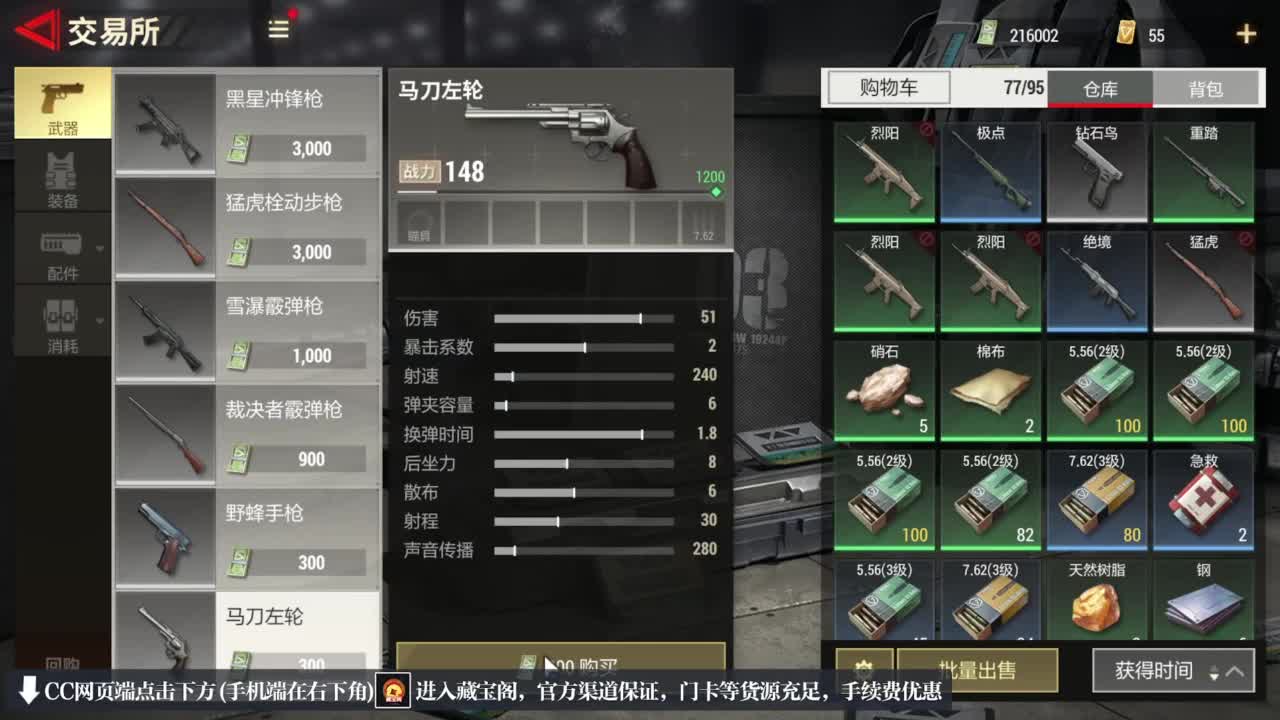This screenshot has height=720, width=1280.
Task: Click the + icon to add currency
Action: tap(1246, 33)
